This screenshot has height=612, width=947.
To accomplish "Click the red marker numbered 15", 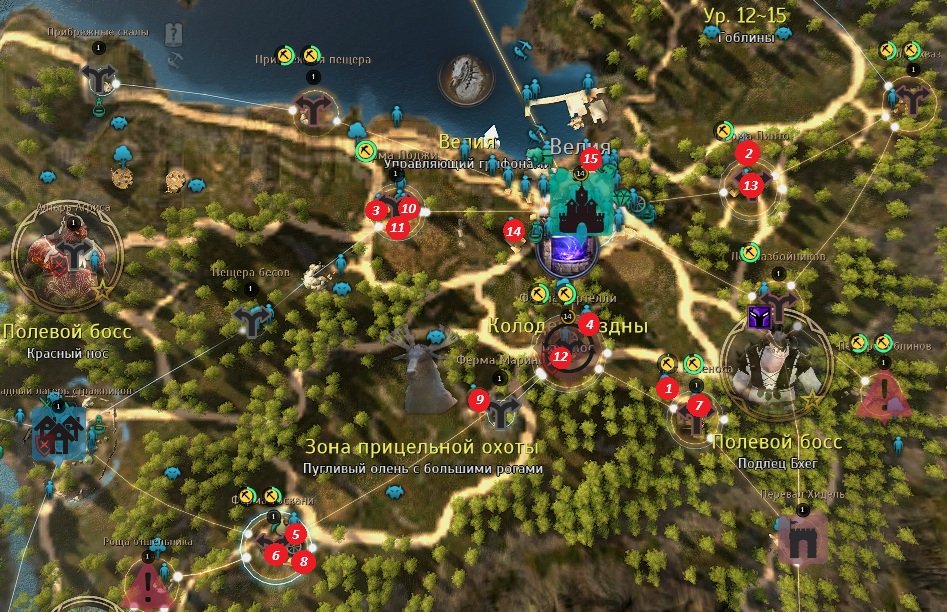I will pyautogui.click(x=590, y=158).
